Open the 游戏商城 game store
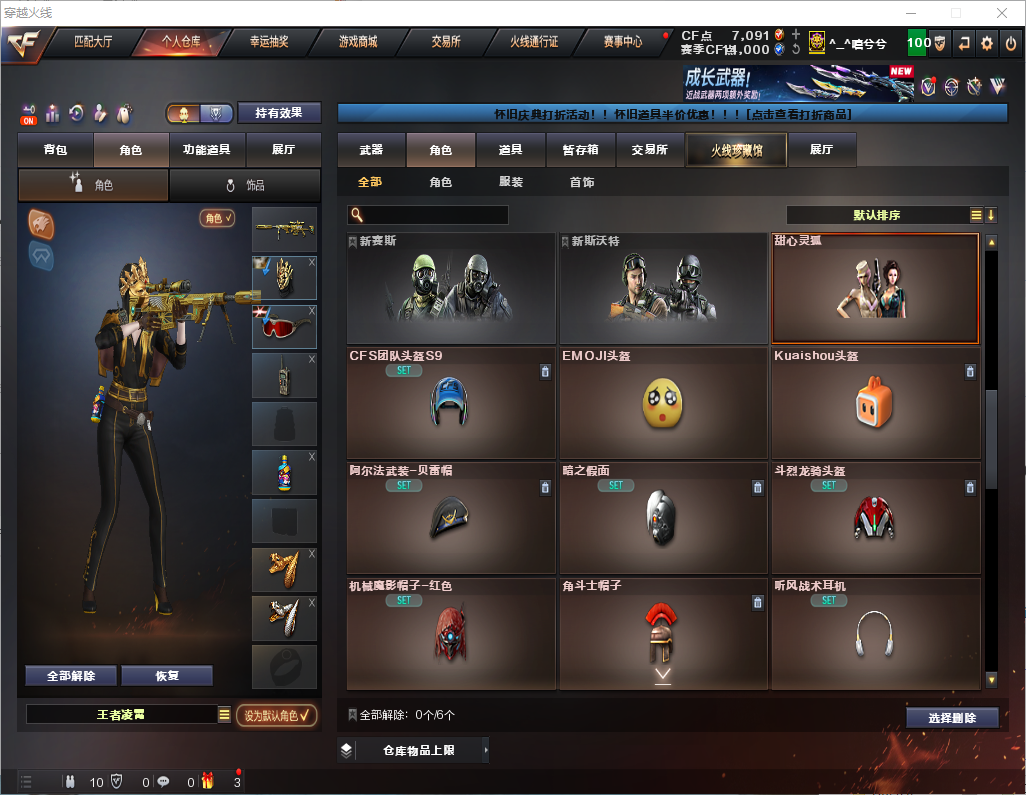 [x=358, y=42]
